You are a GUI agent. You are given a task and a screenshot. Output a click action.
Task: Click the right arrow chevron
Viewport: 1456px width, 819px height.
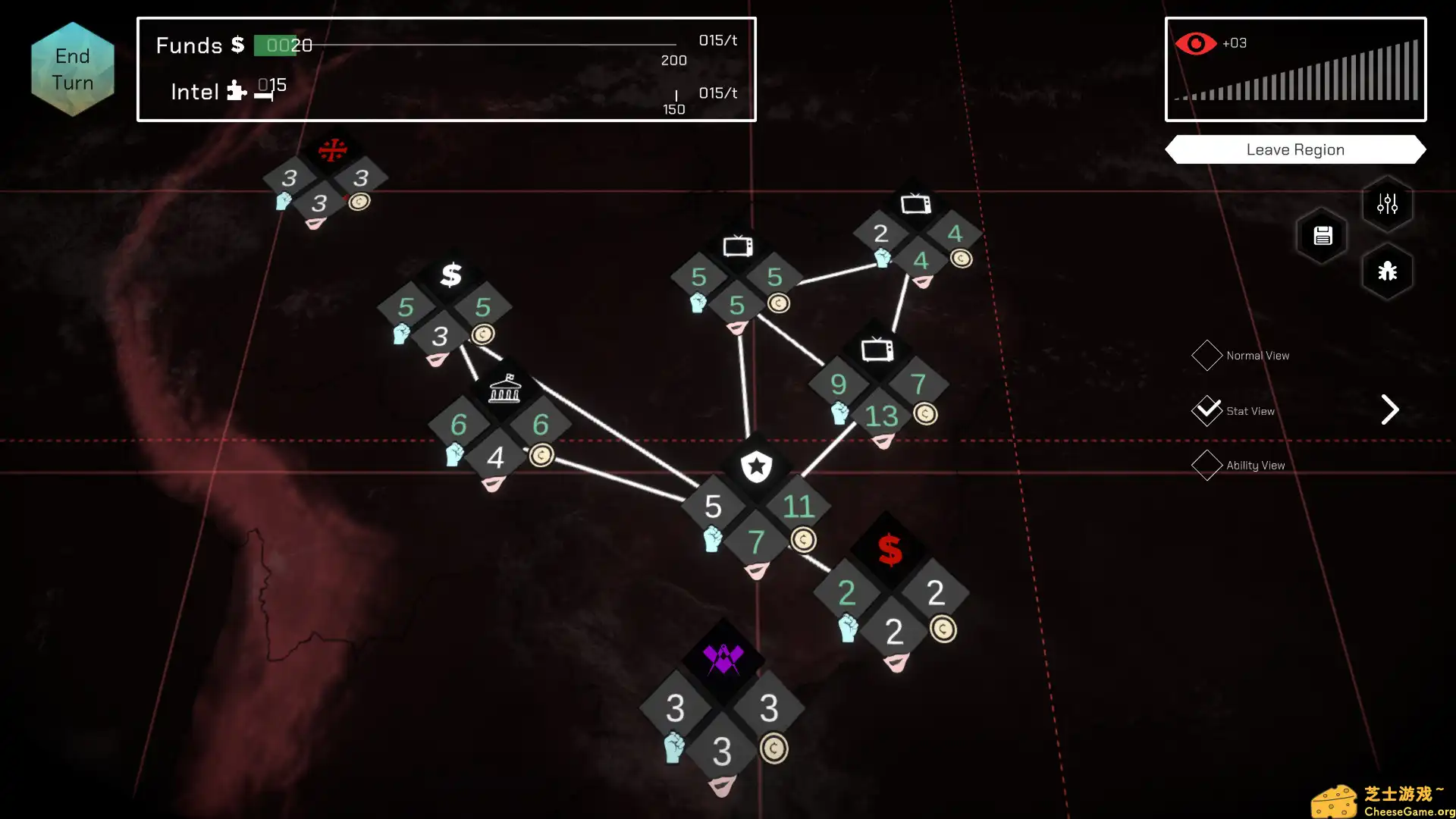click(x=1389, y=410)
